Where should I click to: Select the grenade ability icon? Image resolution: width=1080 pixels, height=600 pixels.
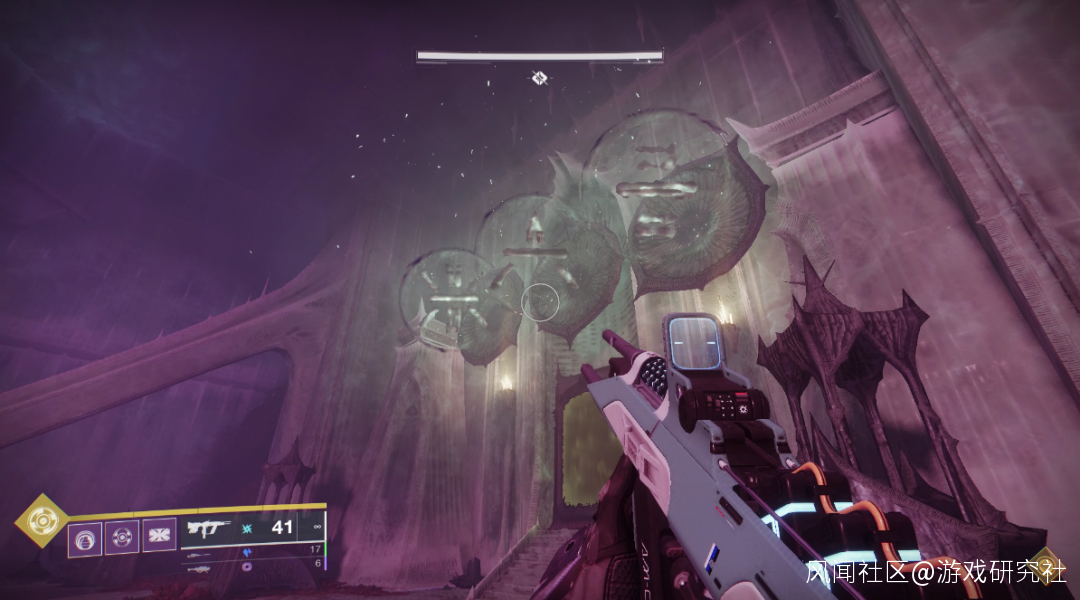(x=85, y=538)
